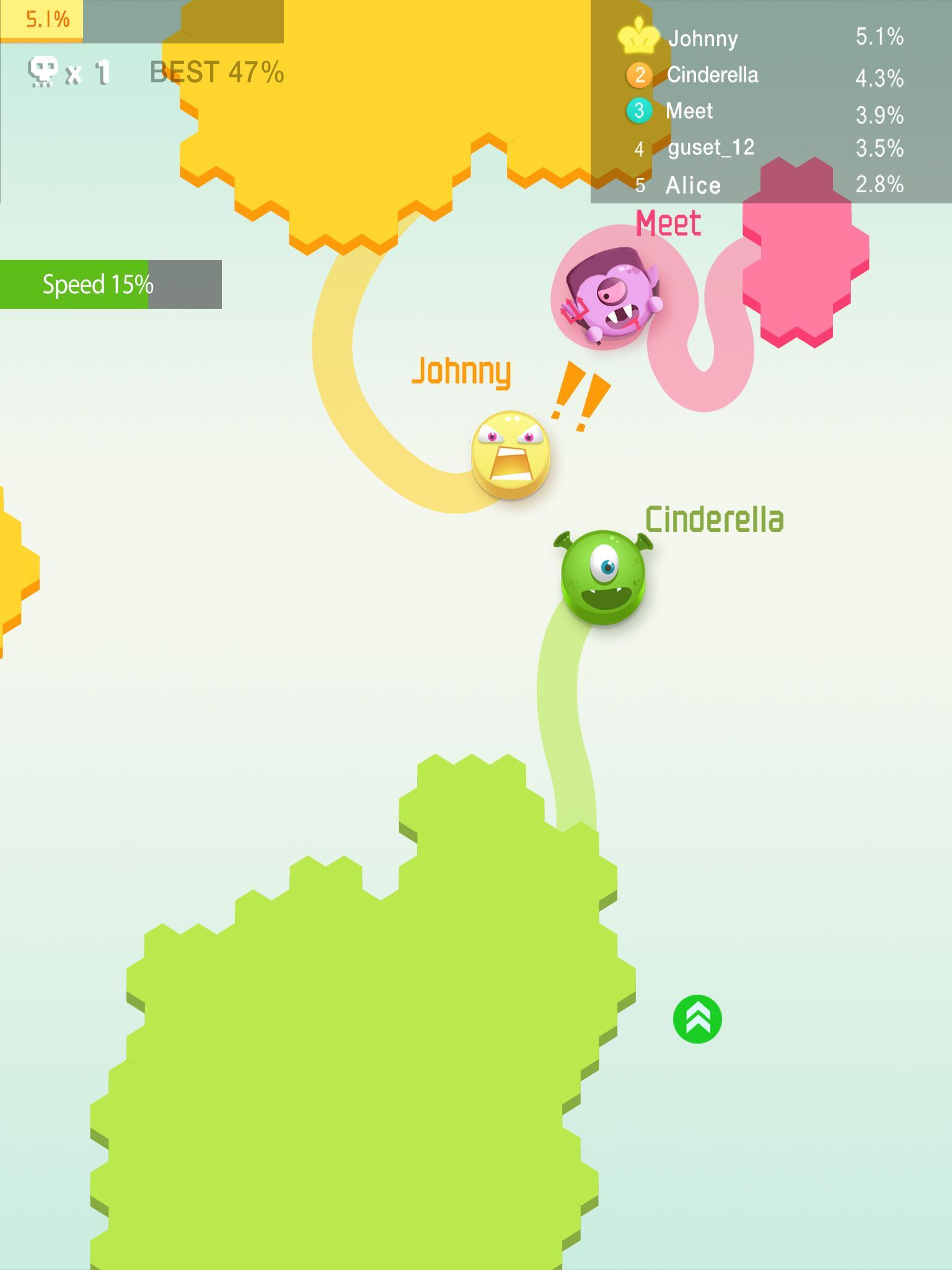Click the teal rank 3 badge
Viewport: 952px width, 1270px height.
(x=640, y=112)
